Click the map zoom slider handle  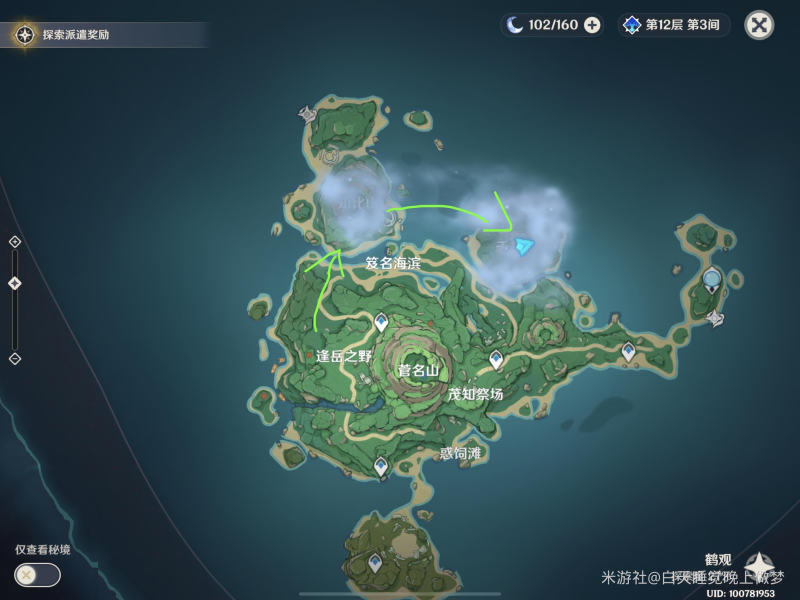pyautogui.click(x=14, y=283)
